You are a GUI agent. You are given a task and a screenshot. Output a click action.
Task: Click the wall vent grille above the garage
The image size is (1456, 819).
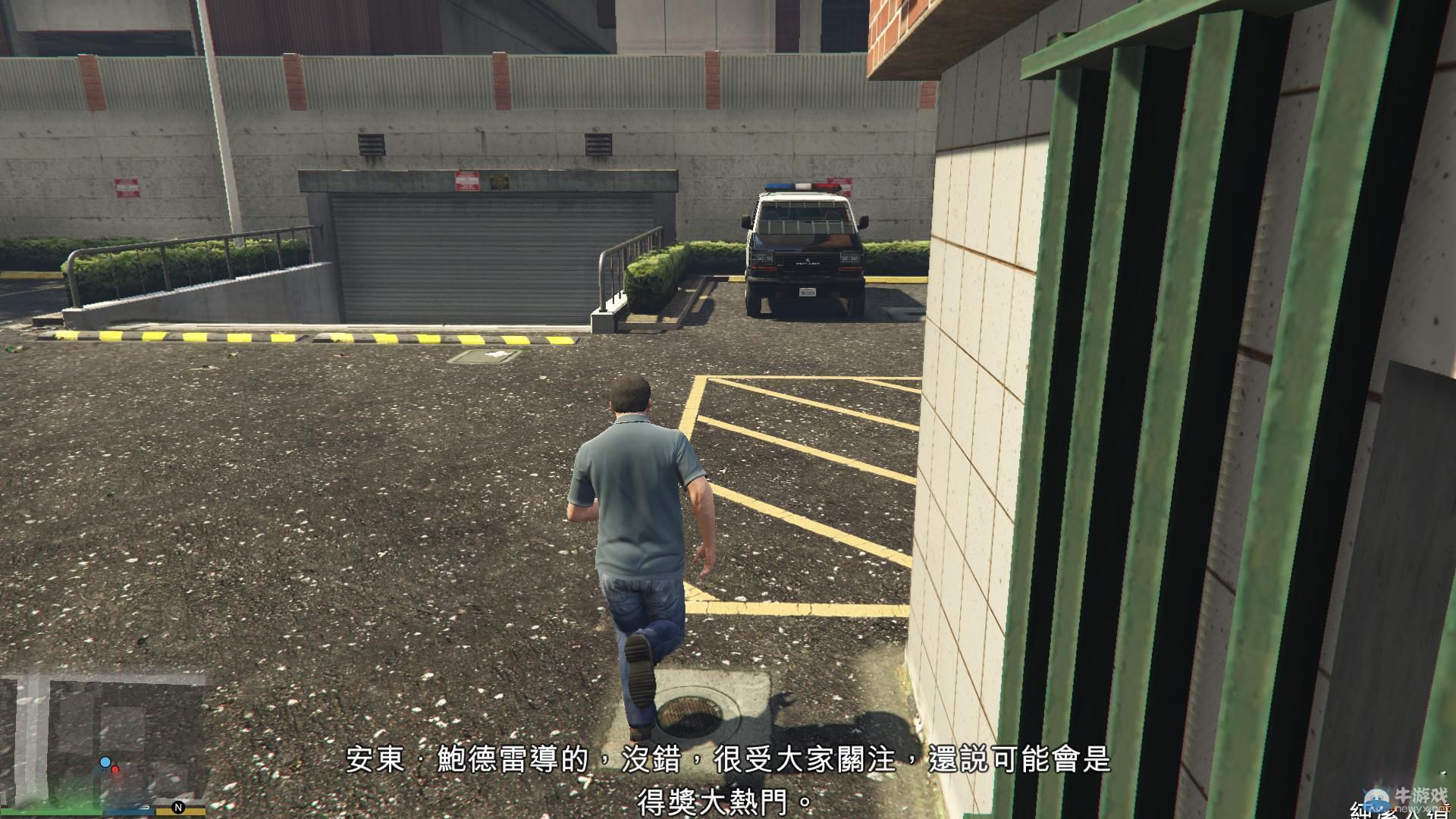coord(372,144)
